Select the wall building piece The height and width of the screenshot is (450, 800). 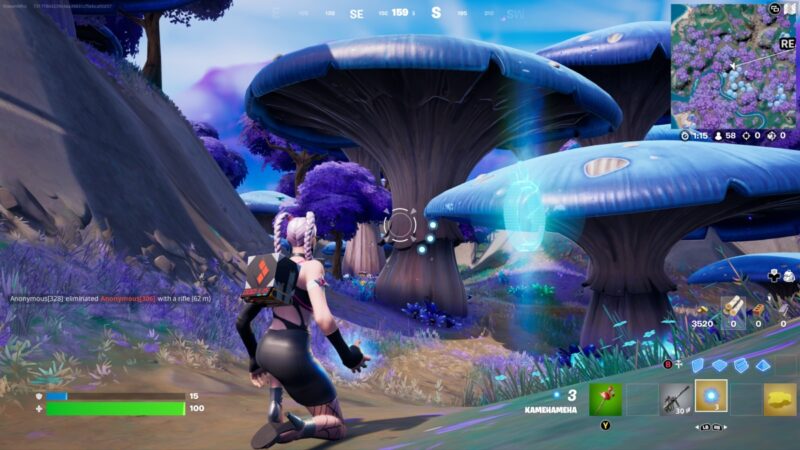[x=697, y=366]
